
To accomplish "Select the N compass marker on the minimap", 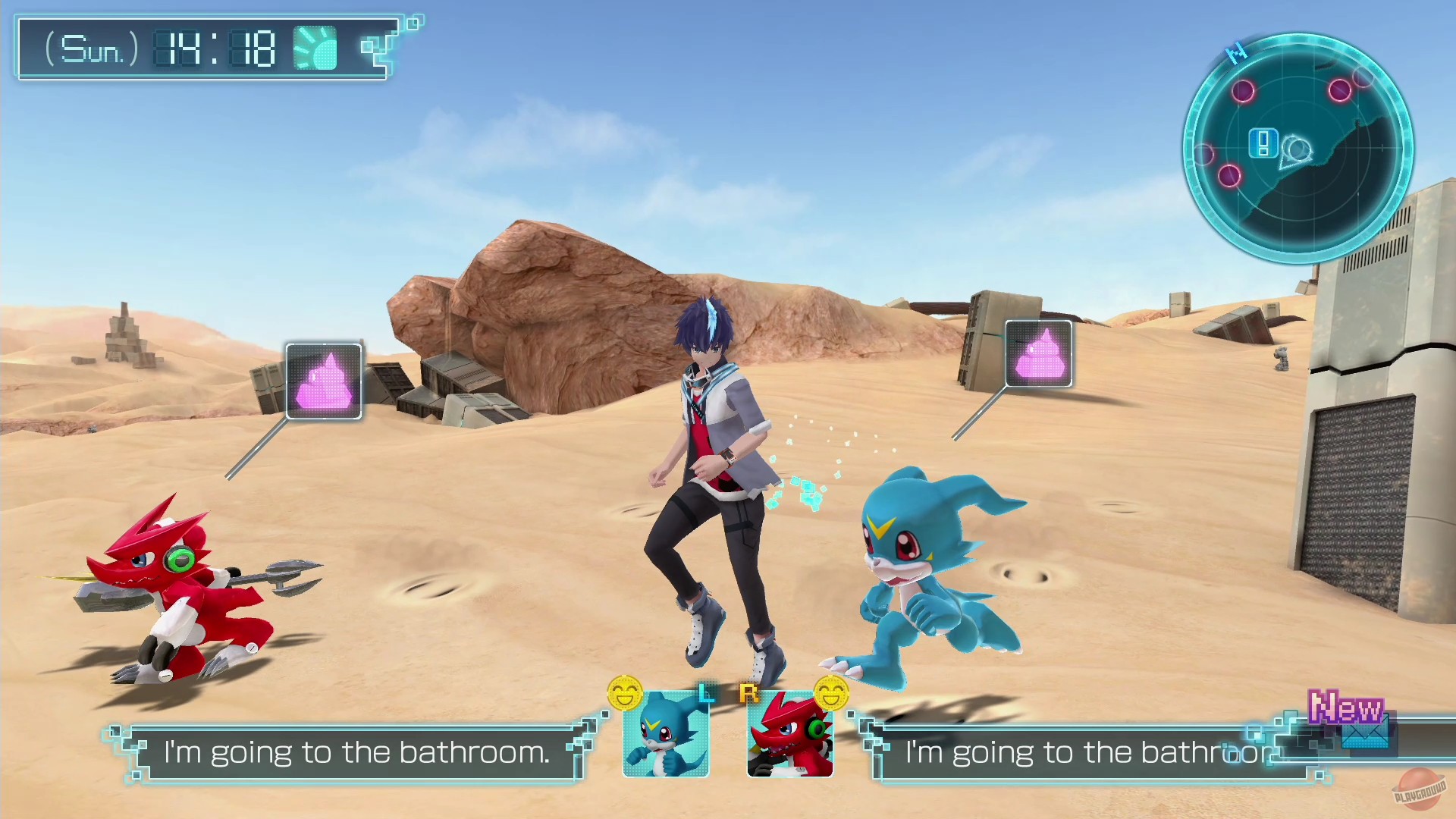I will tap(1238, 50).
